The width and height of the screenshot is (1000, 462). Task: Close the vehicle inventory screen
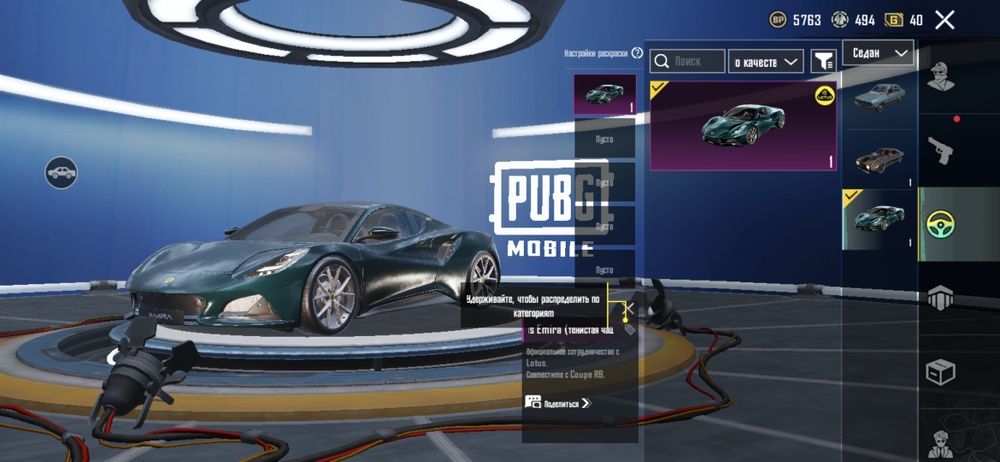point(944,20)
